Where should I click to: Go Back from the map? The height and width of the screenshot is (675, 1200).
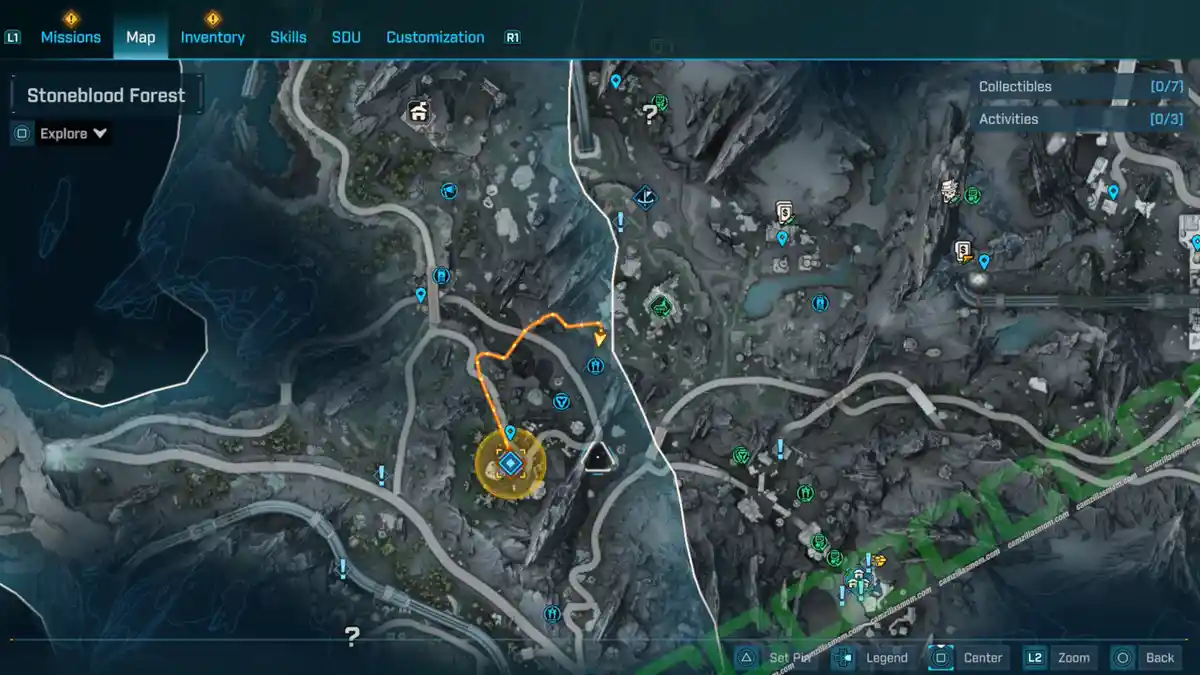(x=1147, y=657)
